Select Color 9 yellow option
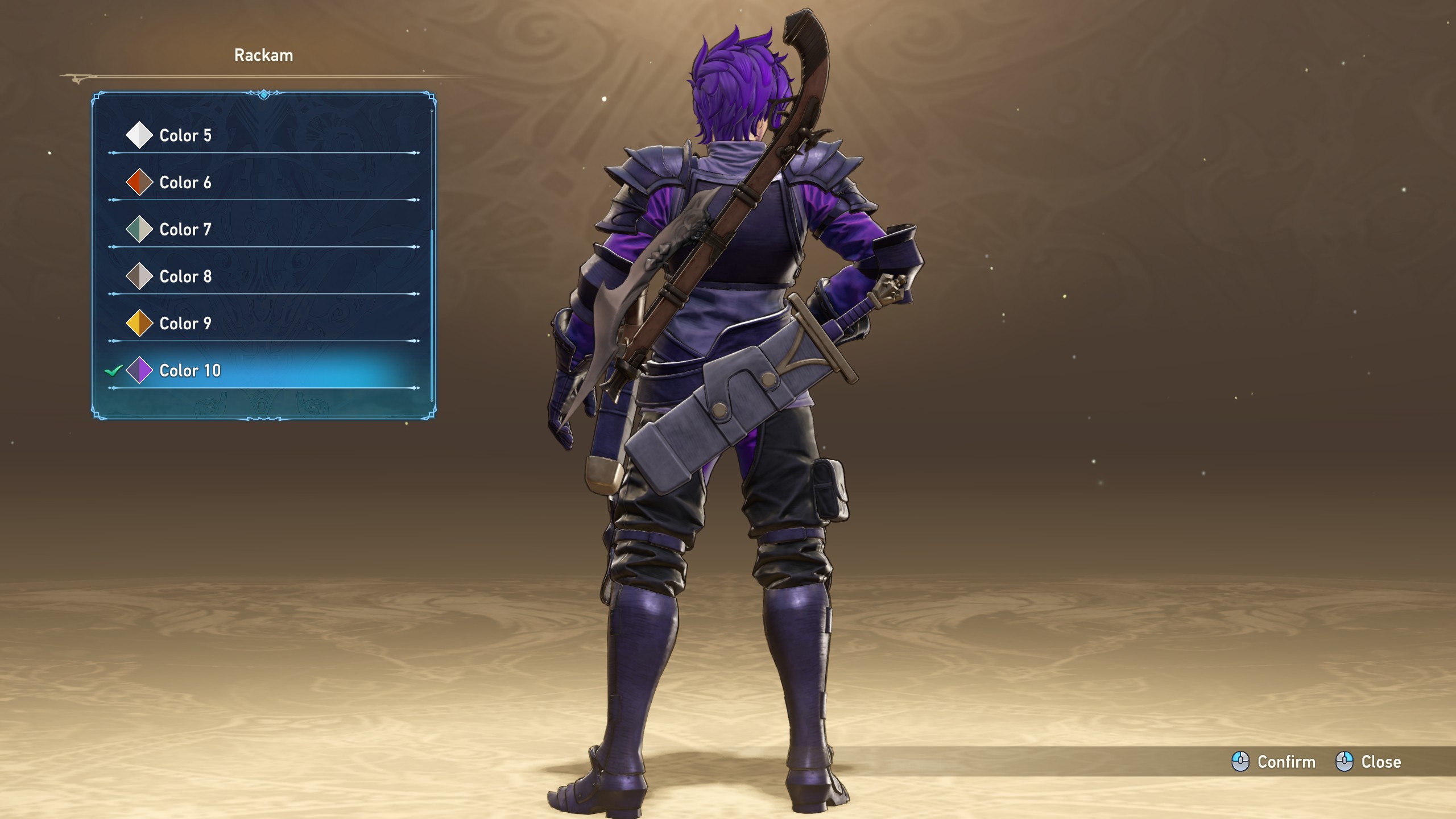Screen dimensions: 1456x819 click(x=185, y=324)
